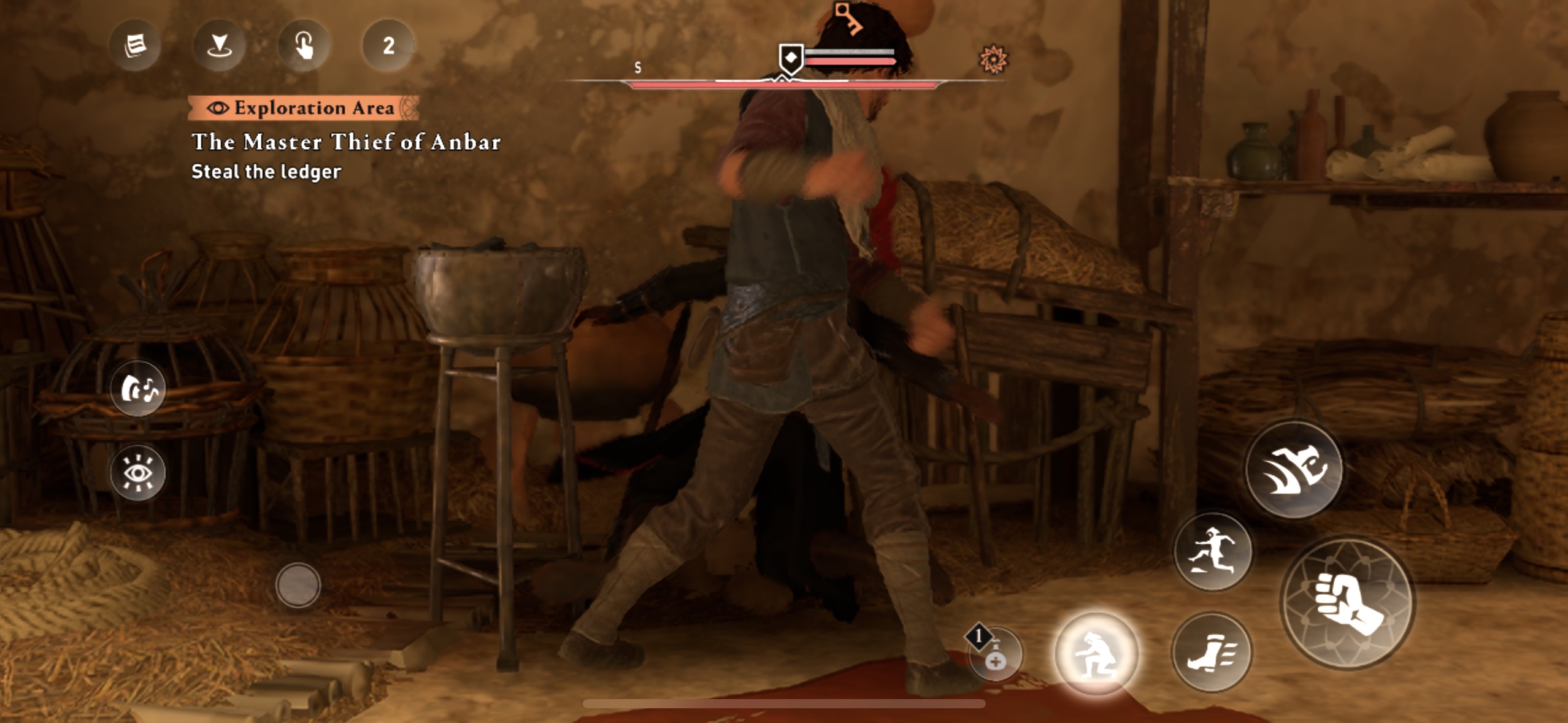Tap the sun emblem on compass

coord(992,59)
